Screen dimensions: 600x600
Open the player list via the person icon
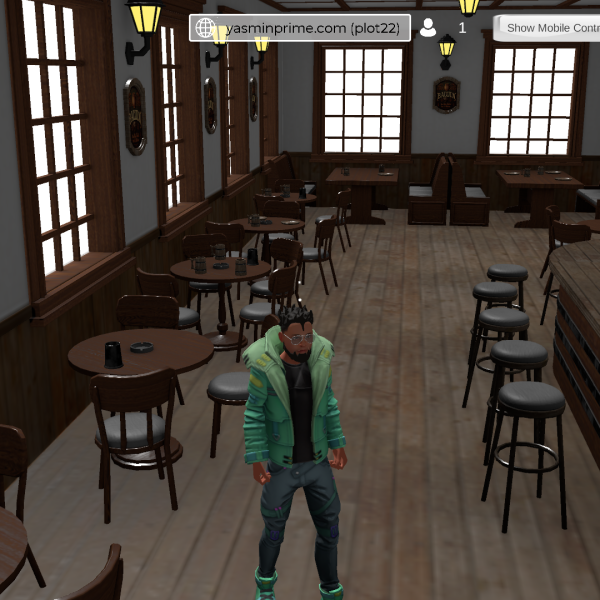pyautogui.click(x=428, y=28)
